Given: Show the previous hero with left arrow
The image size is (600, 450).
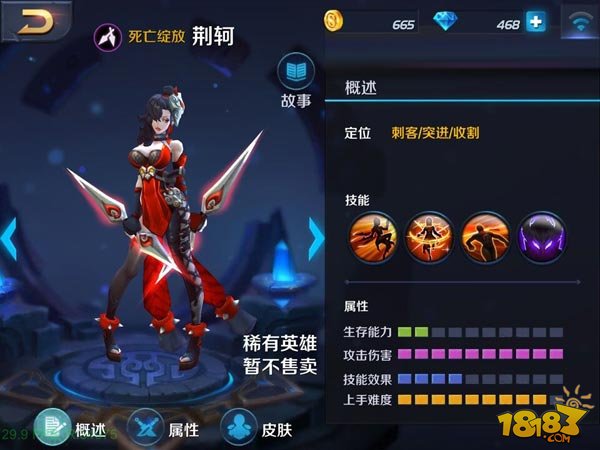Looking at the screenshot, I should pos(9,239).
